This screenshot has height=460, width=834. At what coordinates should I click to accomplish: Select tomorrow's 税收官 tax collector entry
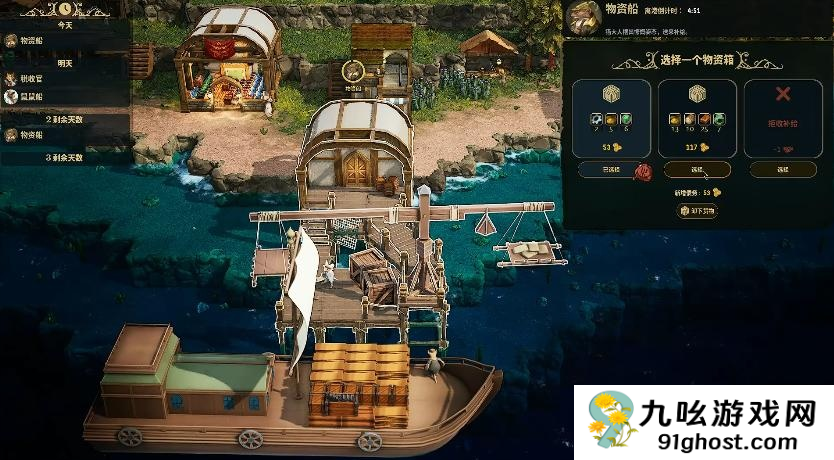pyautogui.click(x=30, y=78)
